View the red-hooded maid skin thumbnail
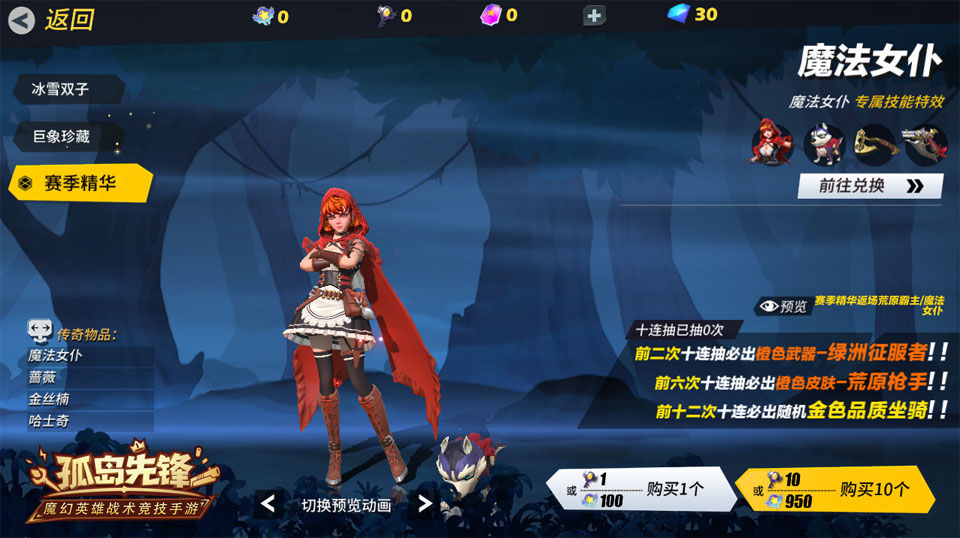This screenshot has width=960, height=538. click(x=772, y=145)
